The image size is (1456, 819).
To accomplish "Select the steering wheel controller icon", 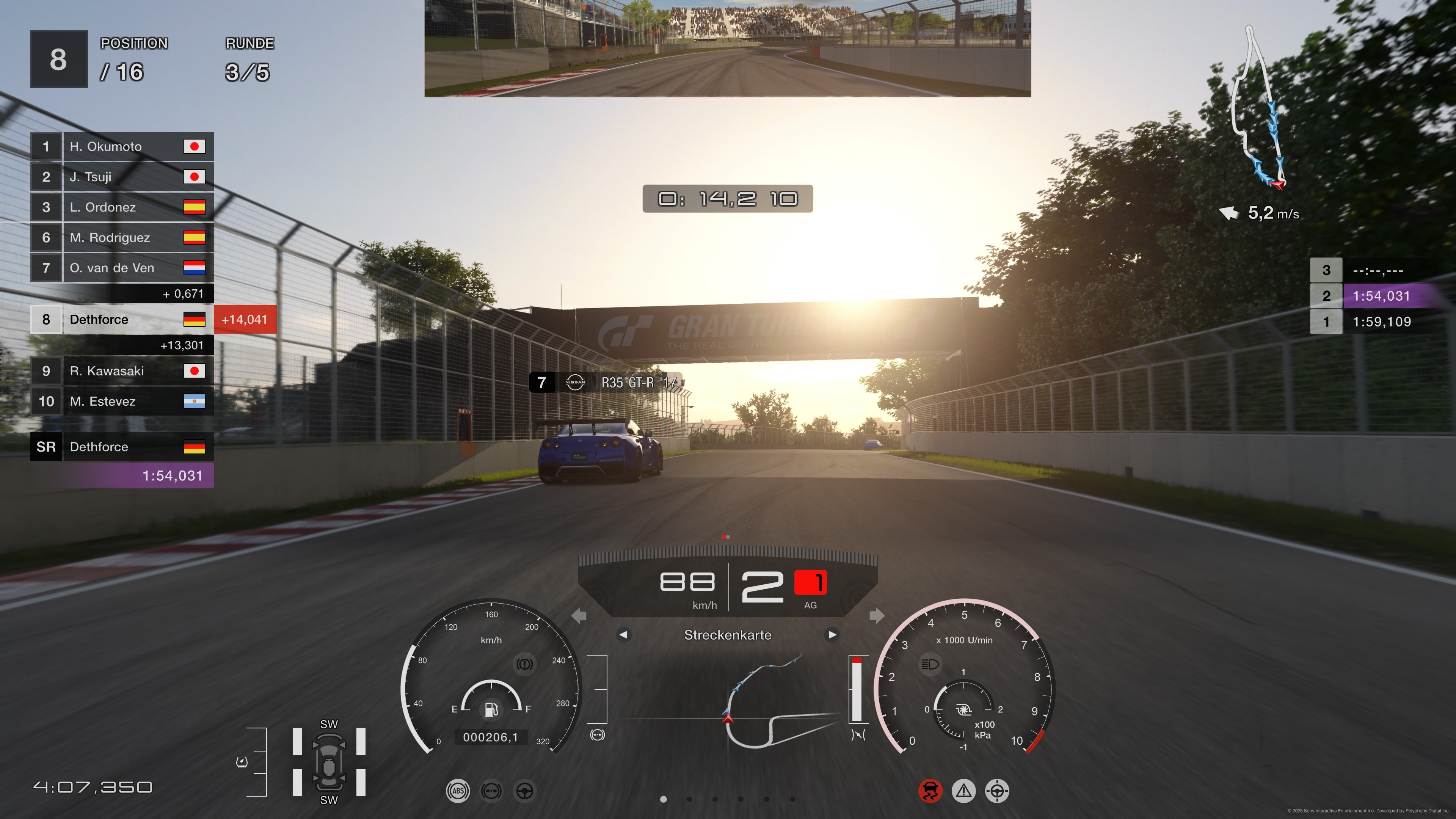I will tap(525, 791).
